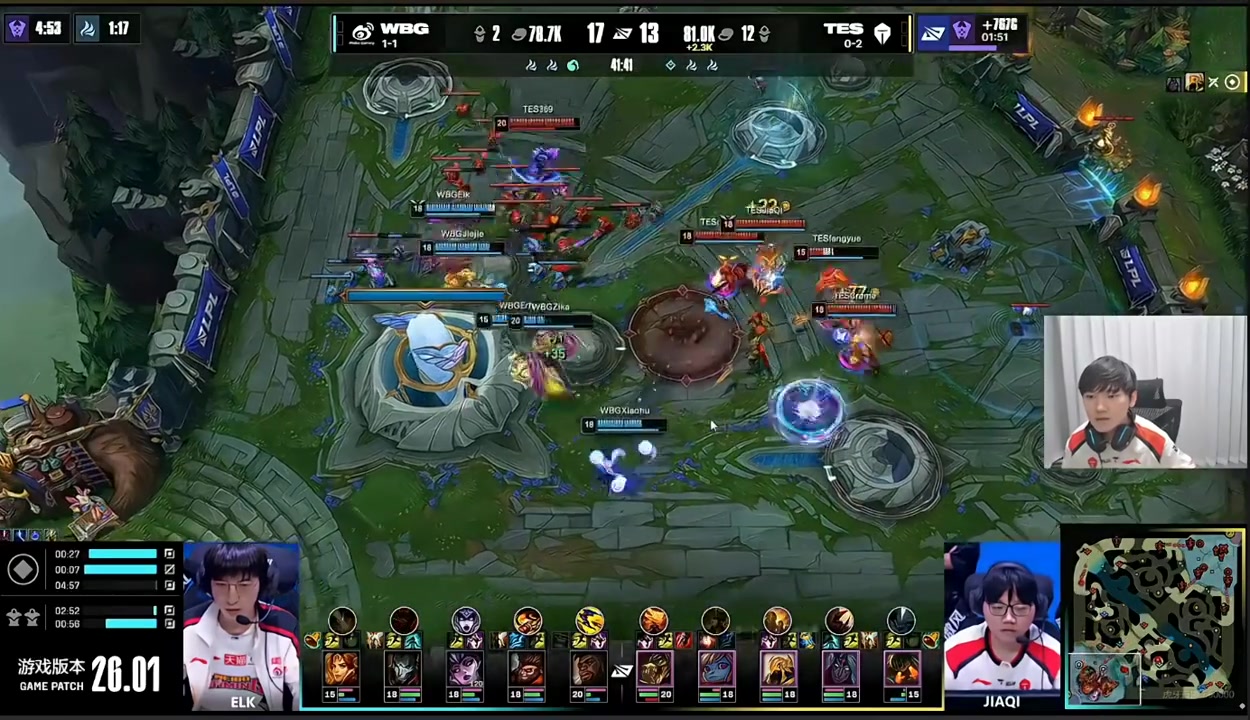Click the minimap in the corner
1250x720 pixels.
tap(1154, 619)
